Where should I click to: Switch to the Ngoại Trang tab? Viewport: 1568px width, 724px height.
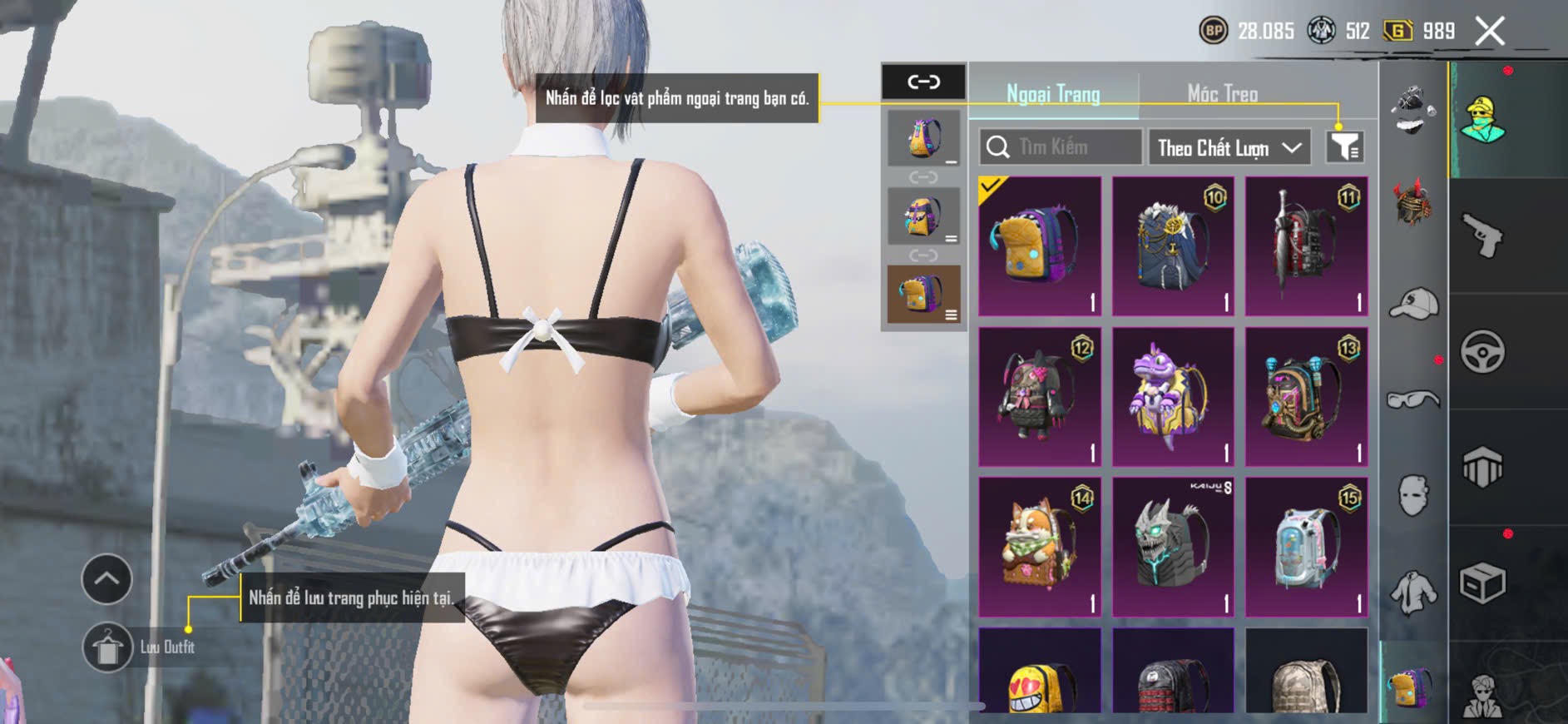click(1053, 94)
